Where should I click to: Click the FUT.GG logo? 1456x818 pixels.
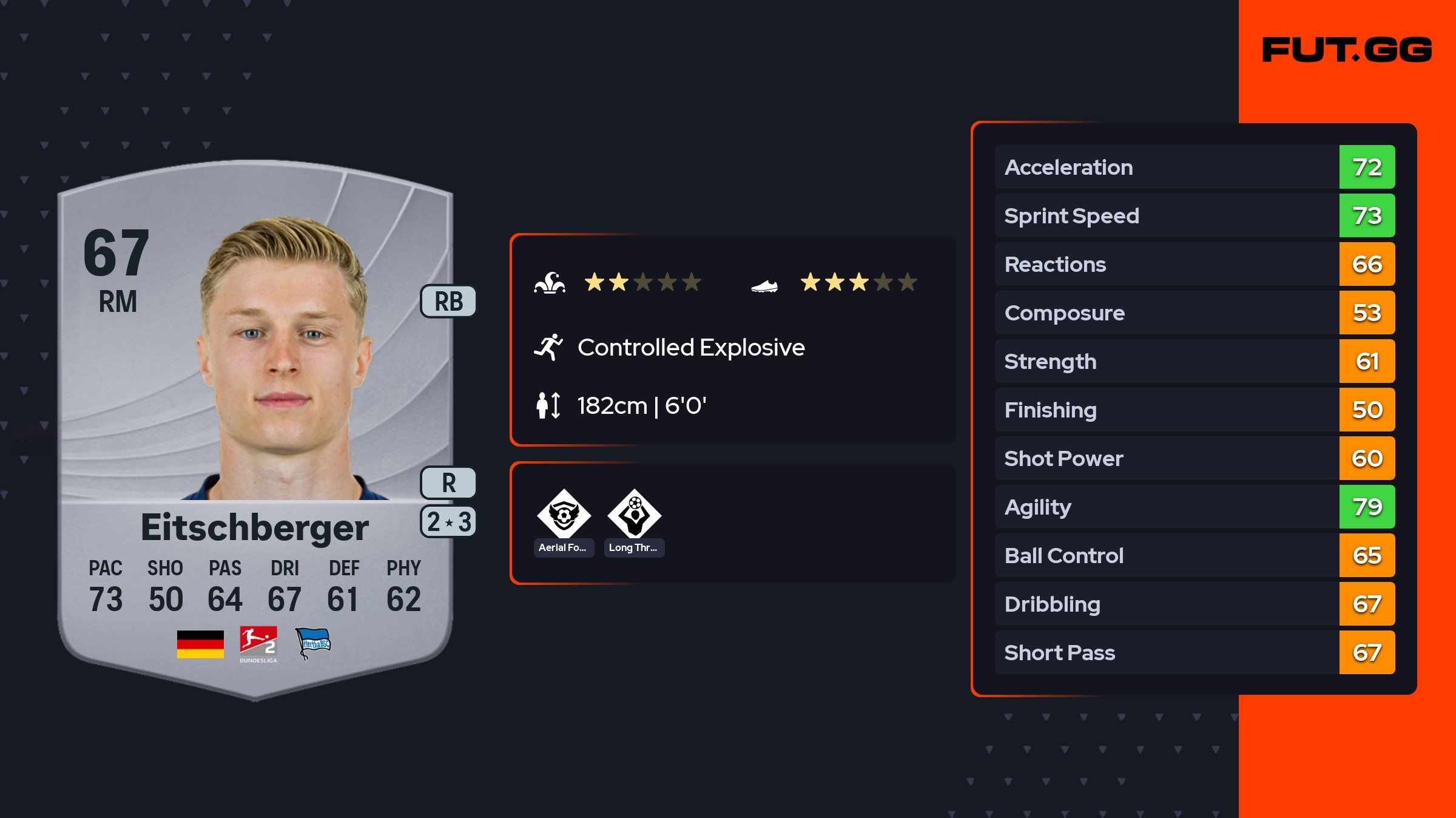pyautogui.click(x=1347, y=50)
